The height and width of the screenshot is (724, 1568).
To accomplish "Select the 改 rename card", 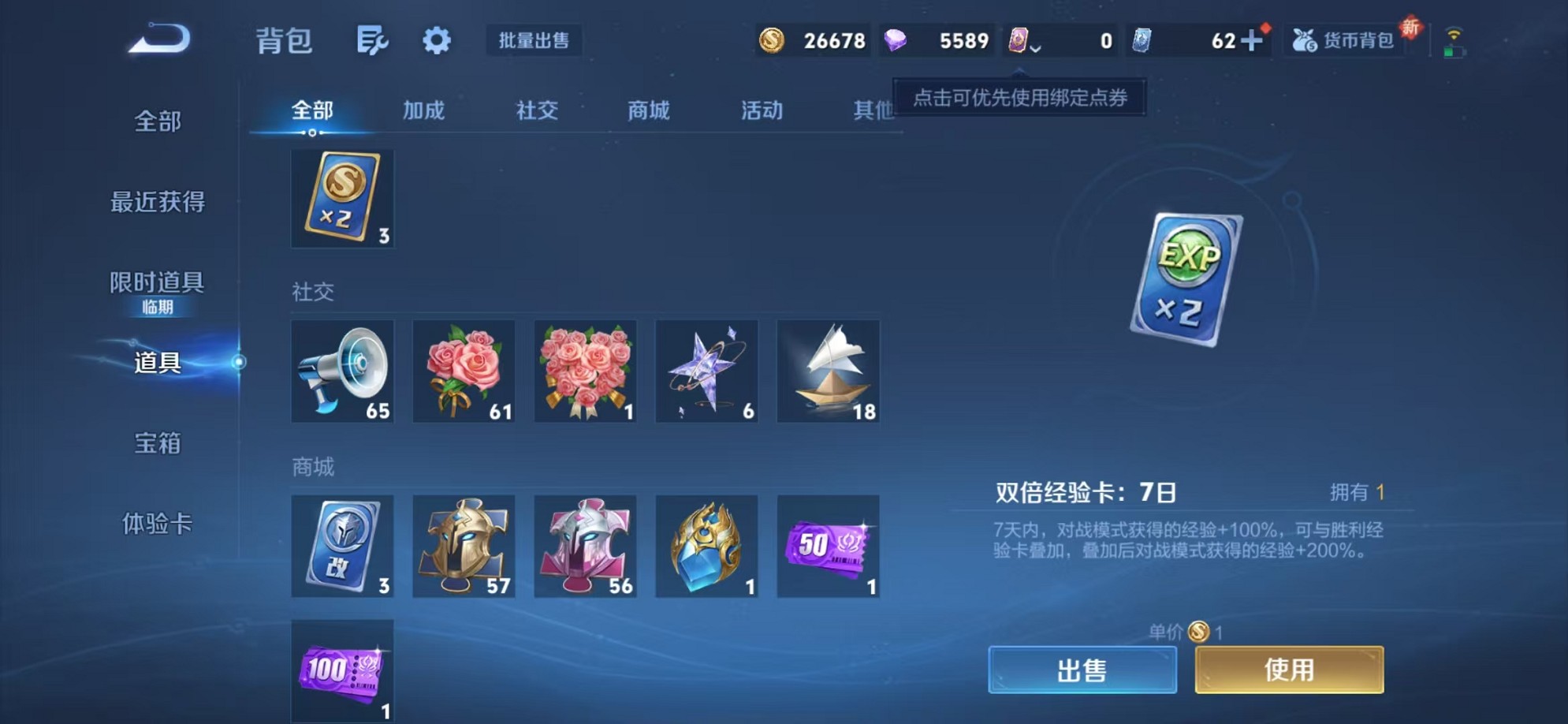I will [343, 546].
